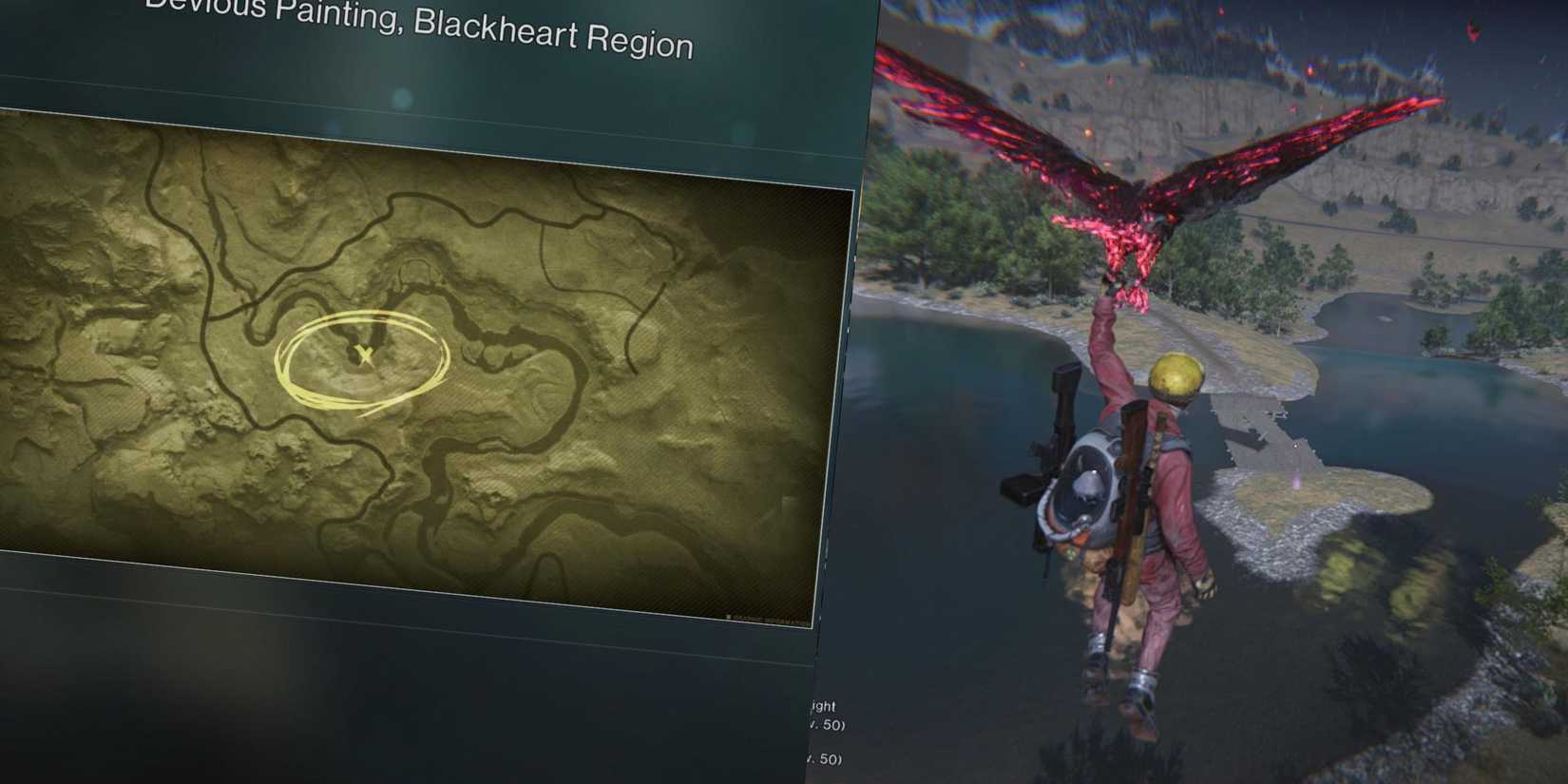Screen dimensions: 1568x784
Task: Click the X mark inside the yellow circle
Action: [364, 354]
